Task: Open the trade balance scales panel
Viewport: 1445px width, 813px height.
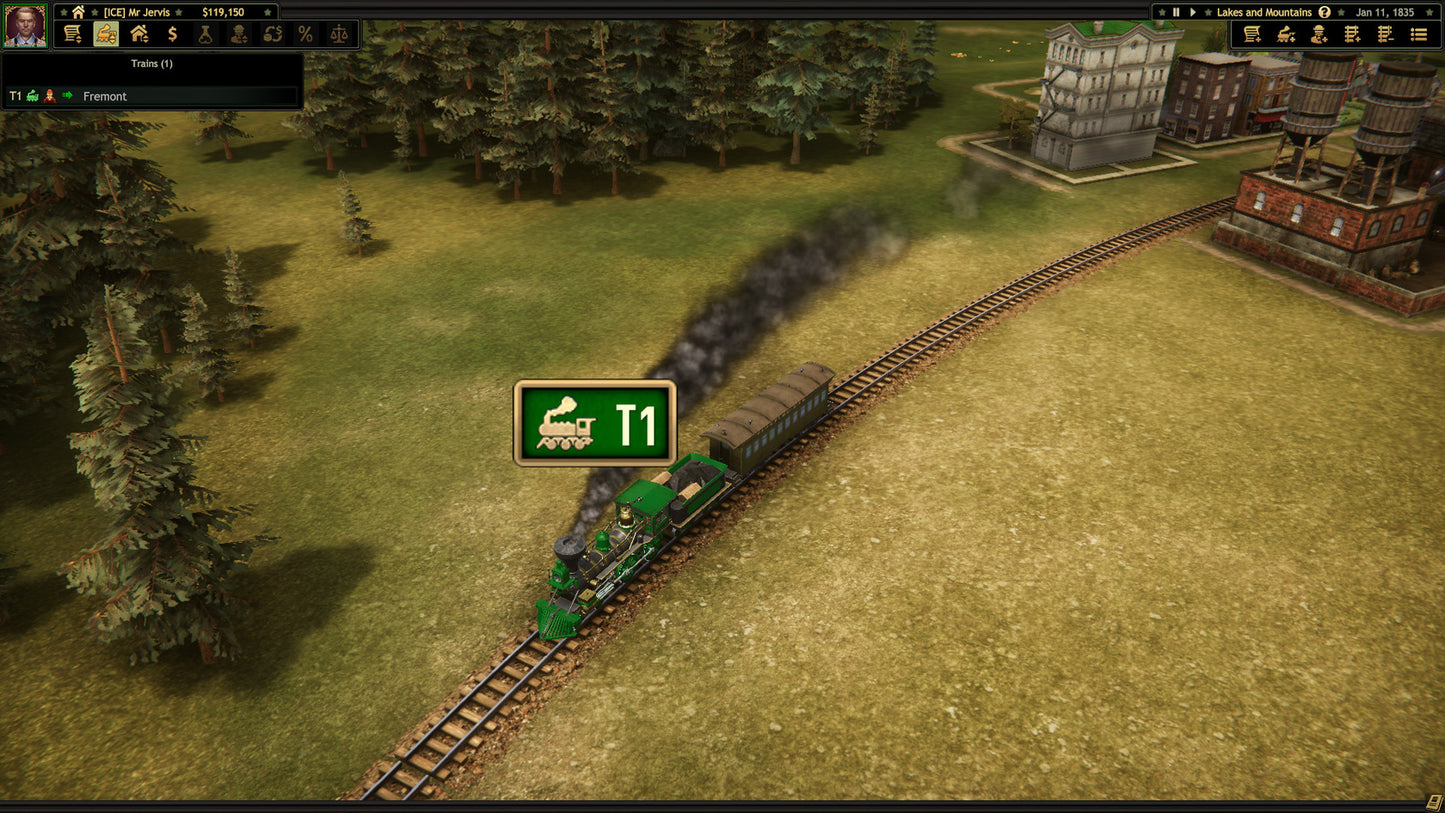Action: point(339,33)
